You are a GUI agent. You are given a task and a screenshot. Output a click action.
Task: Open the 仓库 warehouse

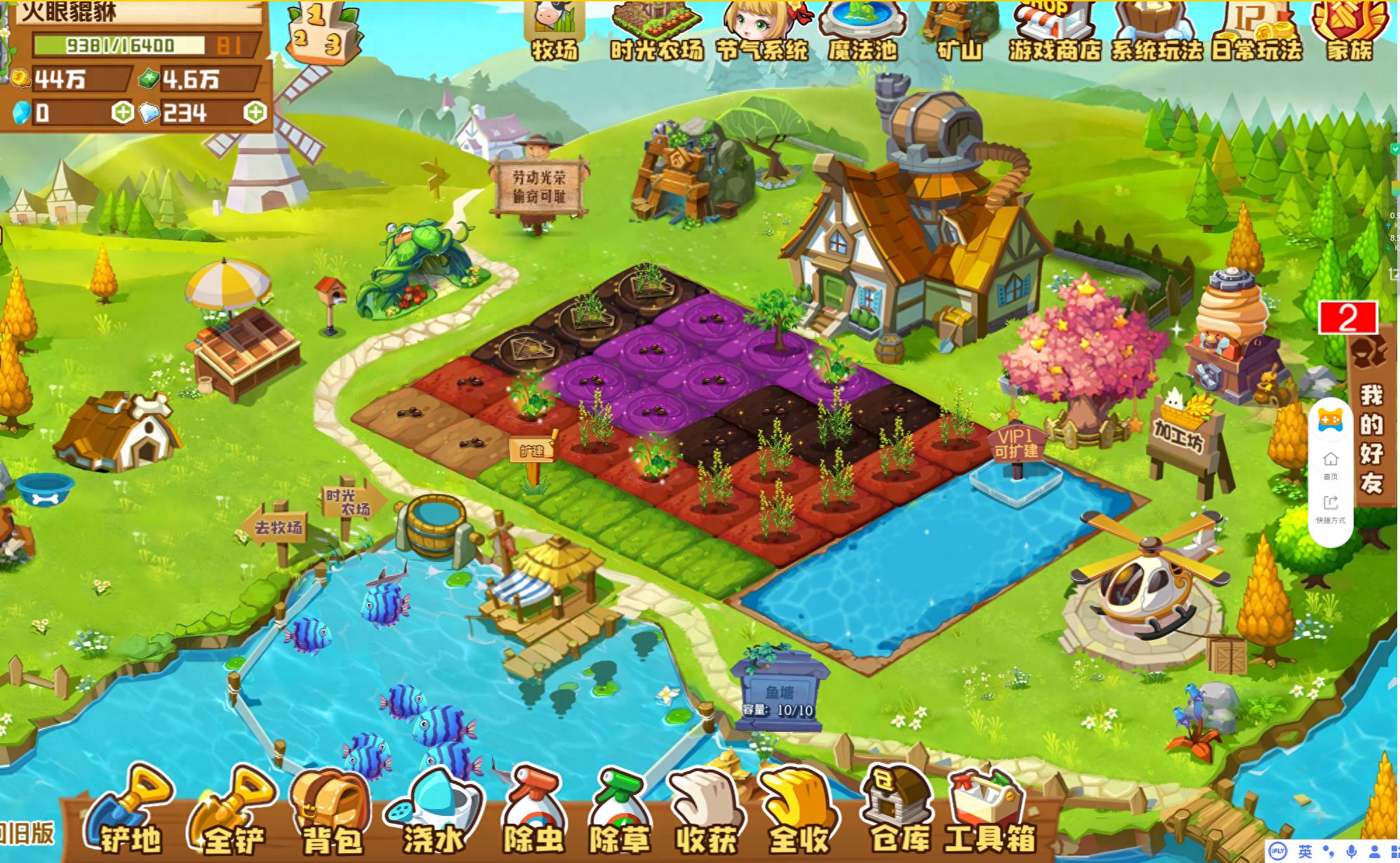point(898,814)
